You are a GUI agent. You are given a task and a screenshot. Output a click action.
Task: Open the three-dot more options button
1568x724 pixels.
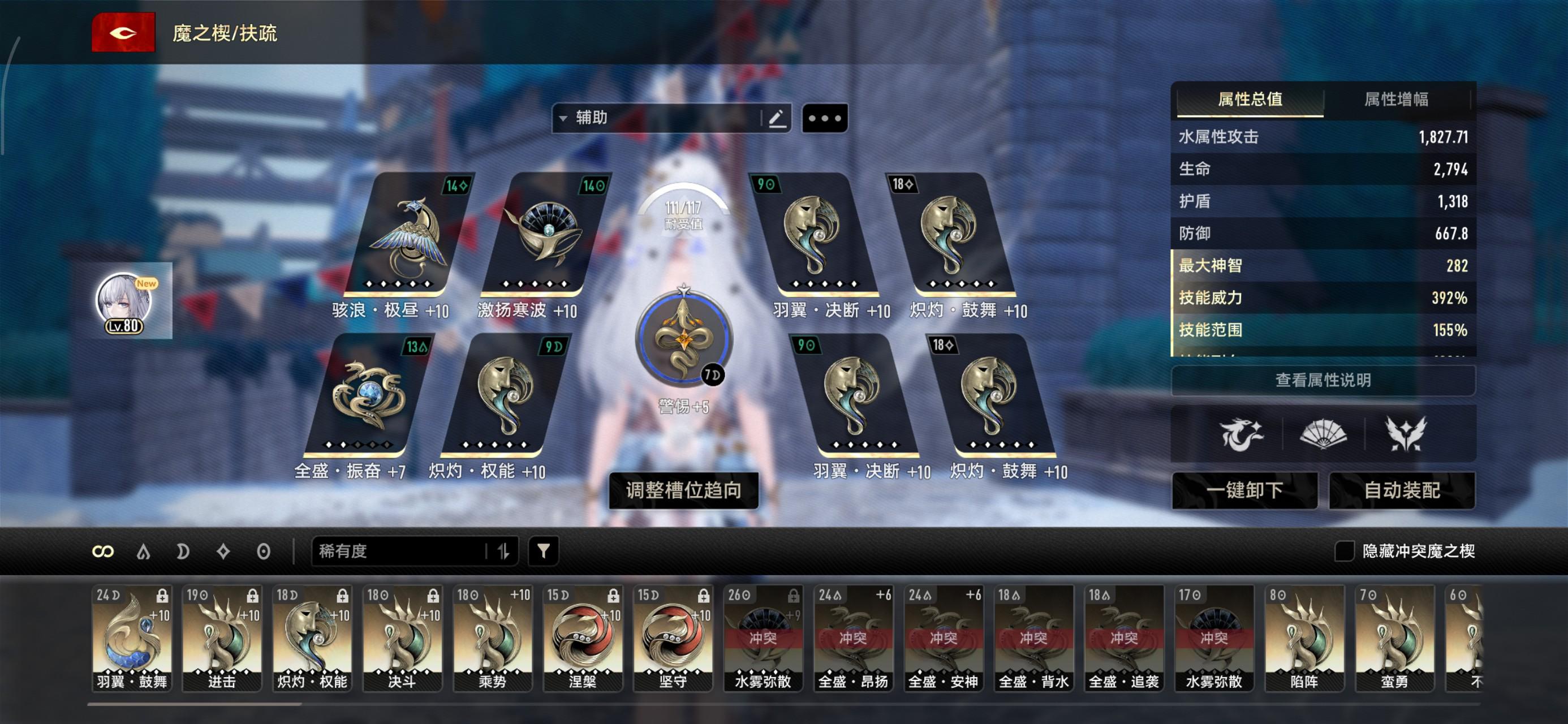(x=825, y=118)
